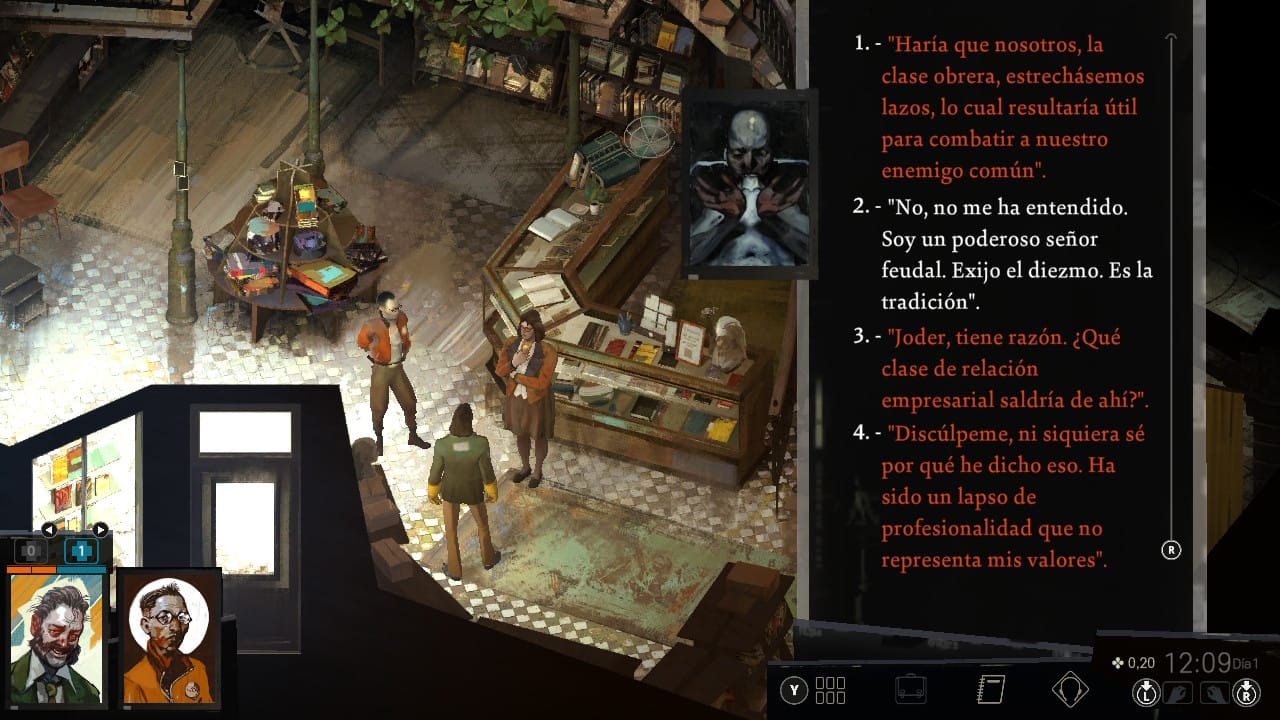Click the detective's bearded portrait
Image resolution: width=1280 pixels, height=720 pixels.
point(57,638)
